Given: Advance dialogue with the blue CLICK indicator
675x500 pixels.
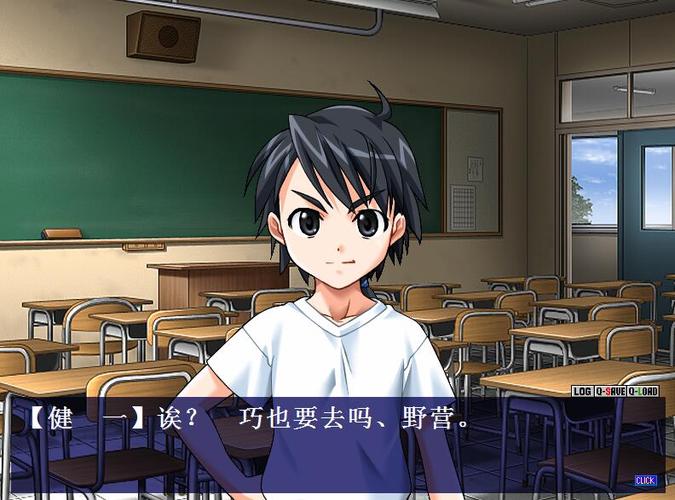Looking at the screenshot, I should tap(645, 480).
